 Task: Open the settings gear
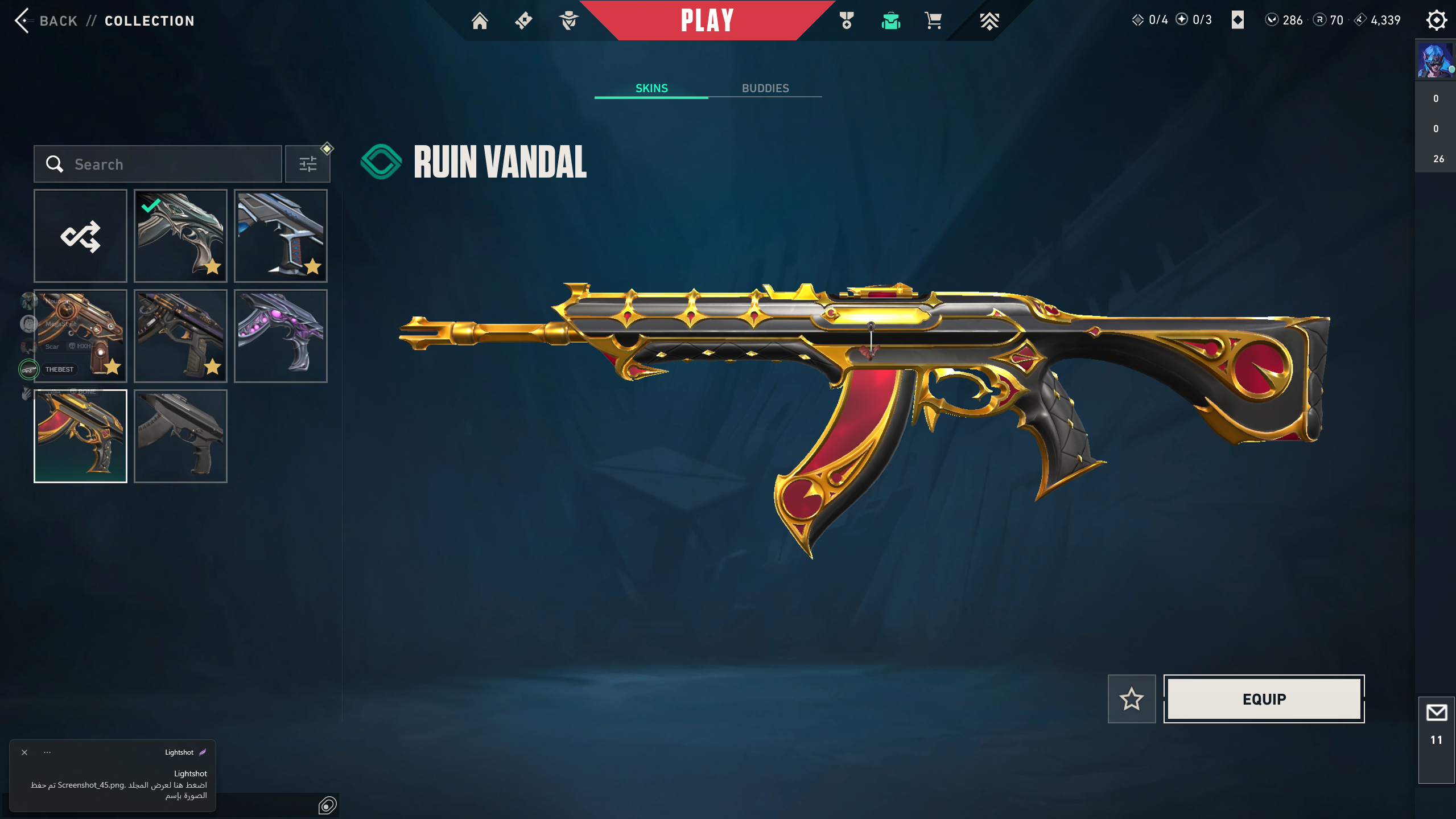click(x=1436, y=20)
